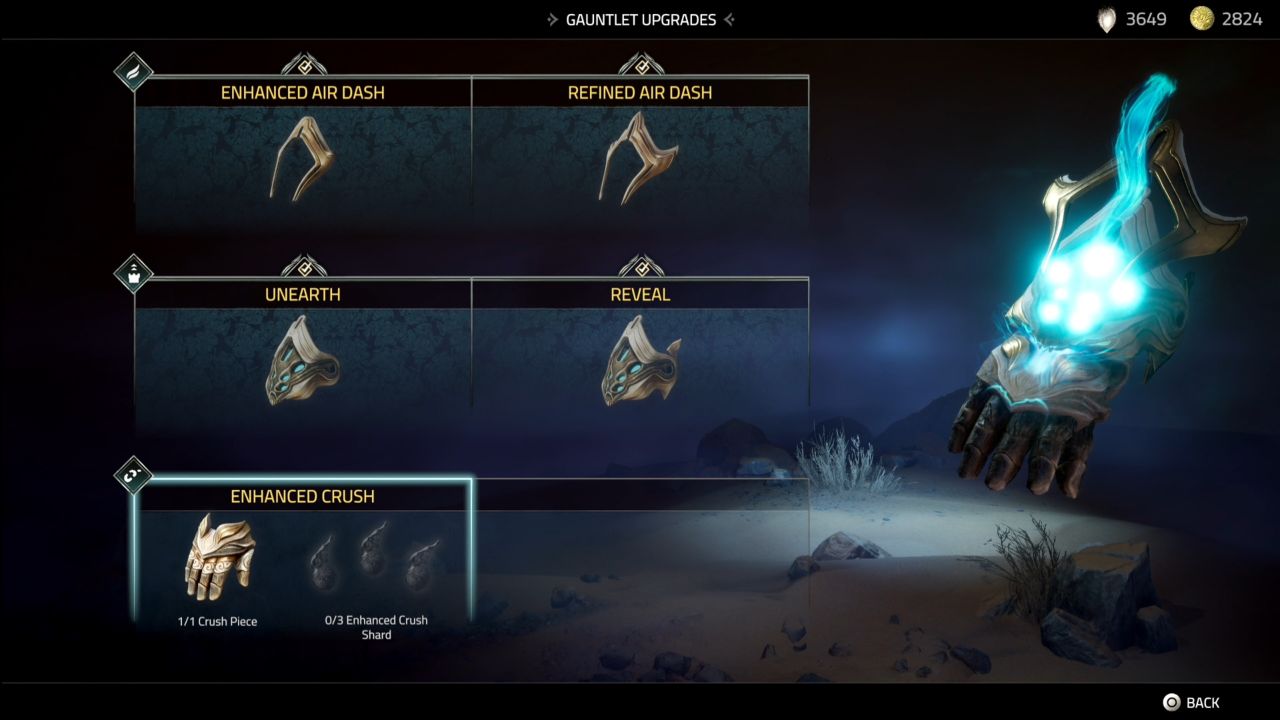Select the wind category diamond icon
The width and height of the screenshot is (1280, 720).
(x=133, y=70)
